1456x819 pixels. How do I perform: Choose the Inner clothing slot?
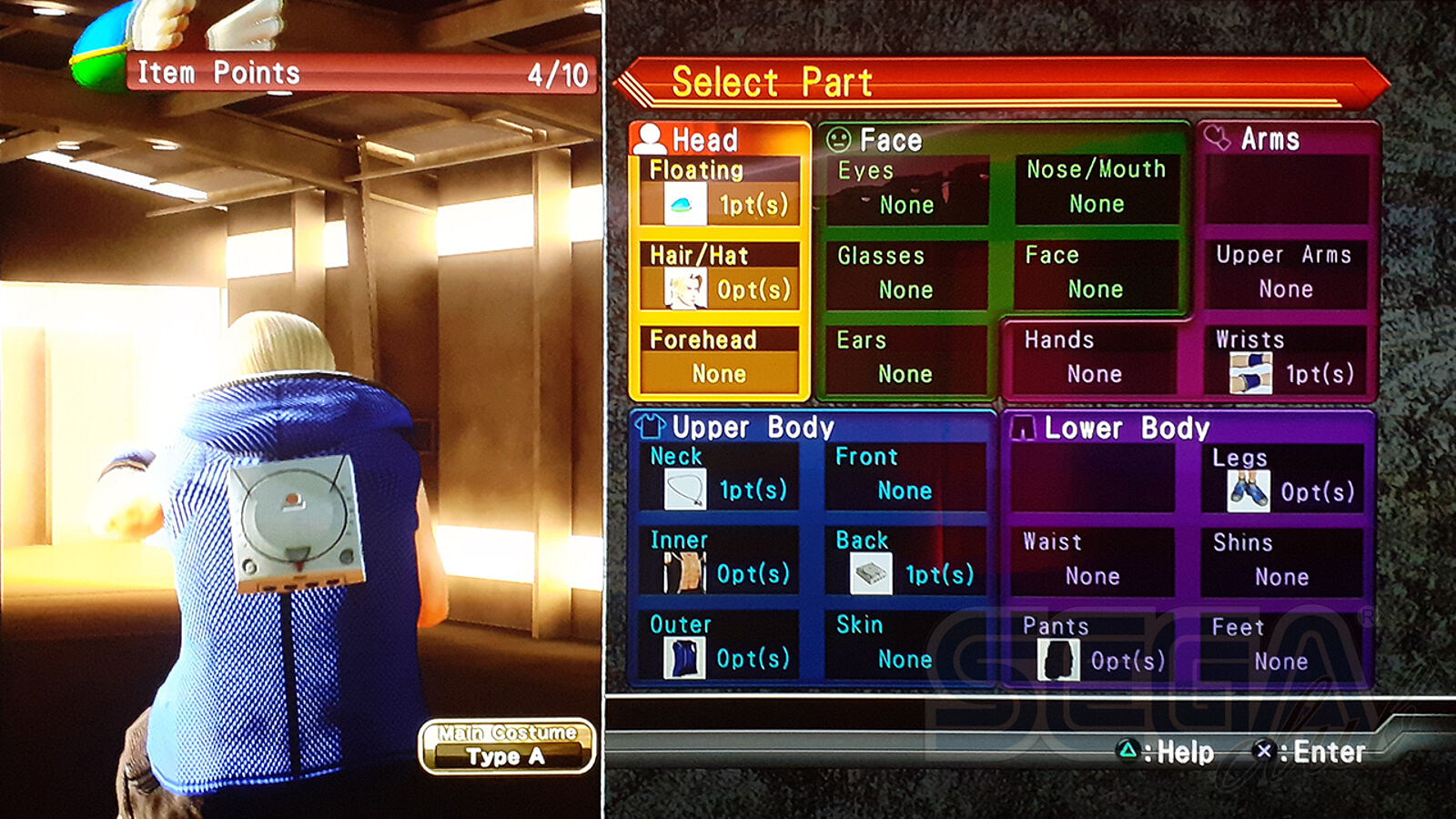[719, 560]
